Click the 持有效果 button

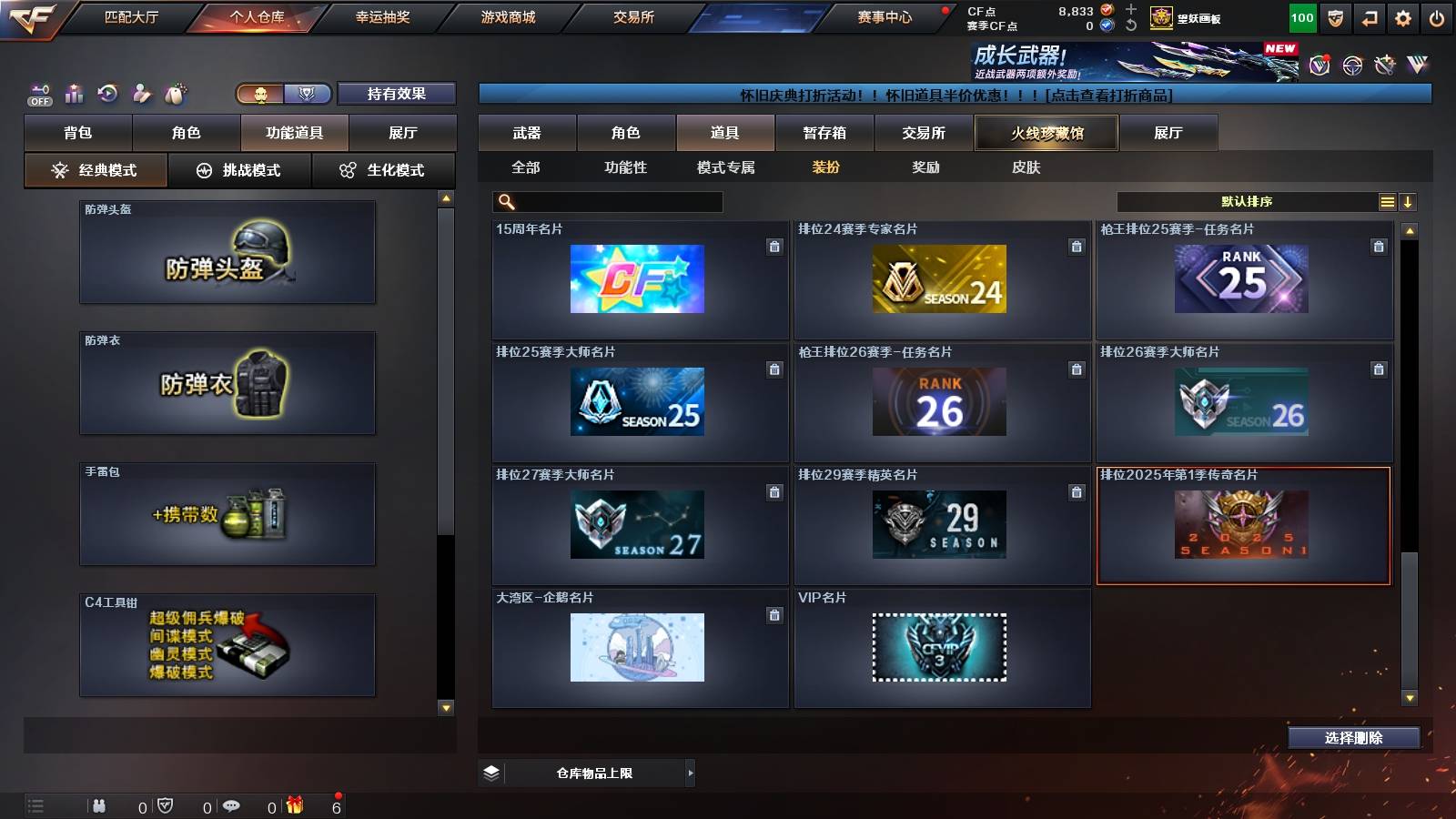click(x=398, y=94)
